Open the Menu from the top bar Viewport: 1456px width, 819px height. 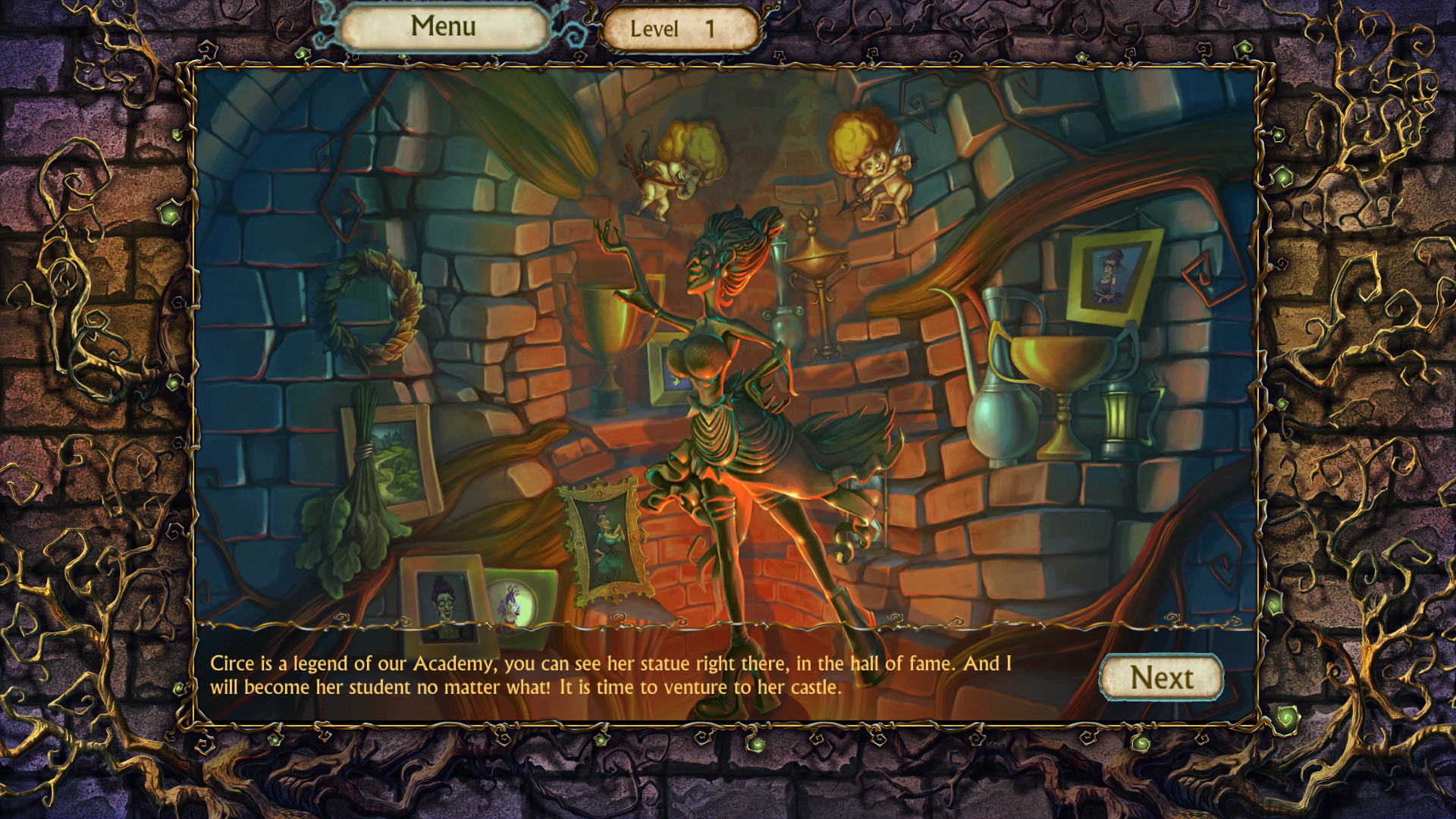pos(444,27)
